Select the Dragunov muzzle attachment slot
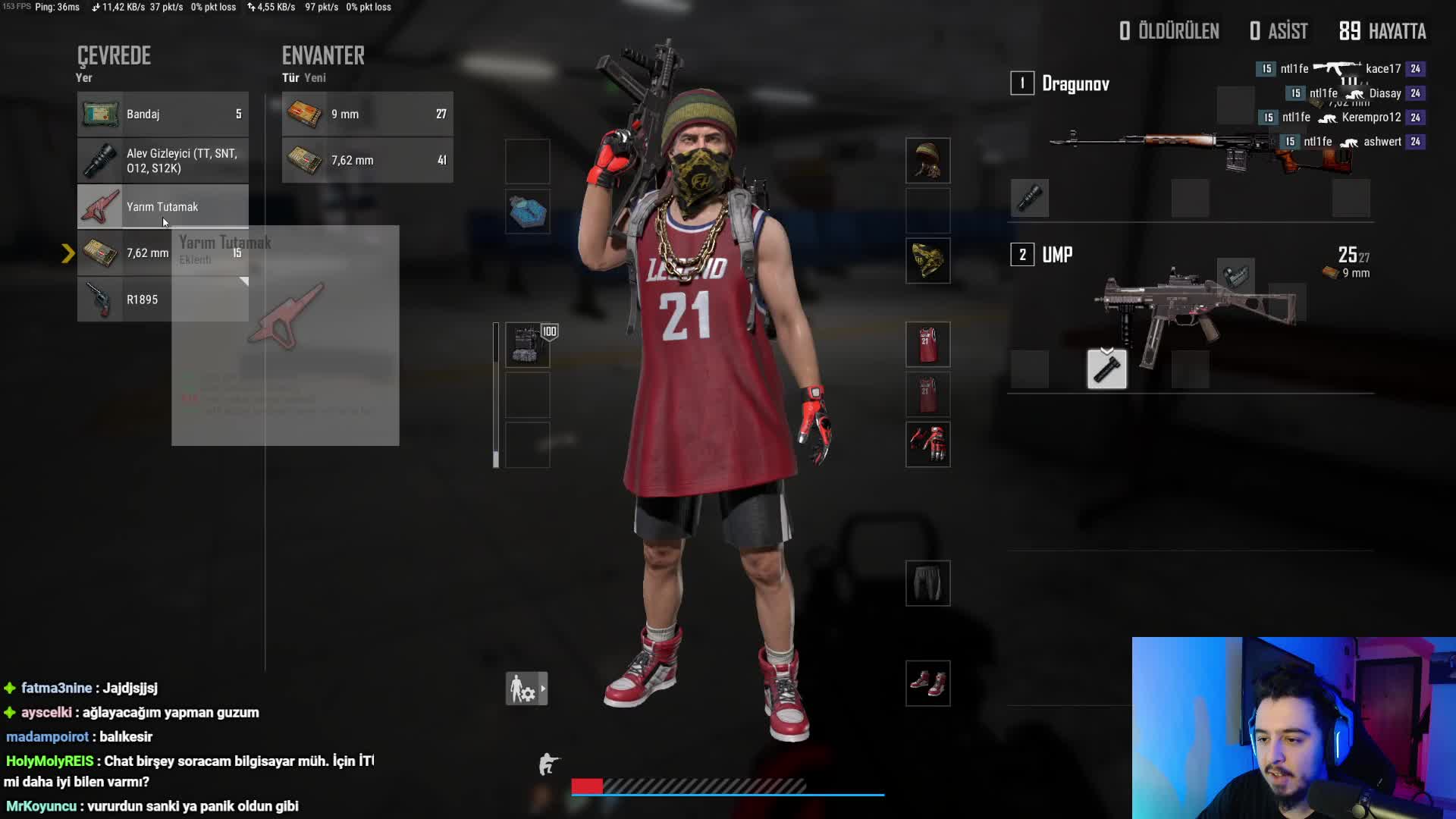Screen dimensions: 1456x819 coord(1030,199)
